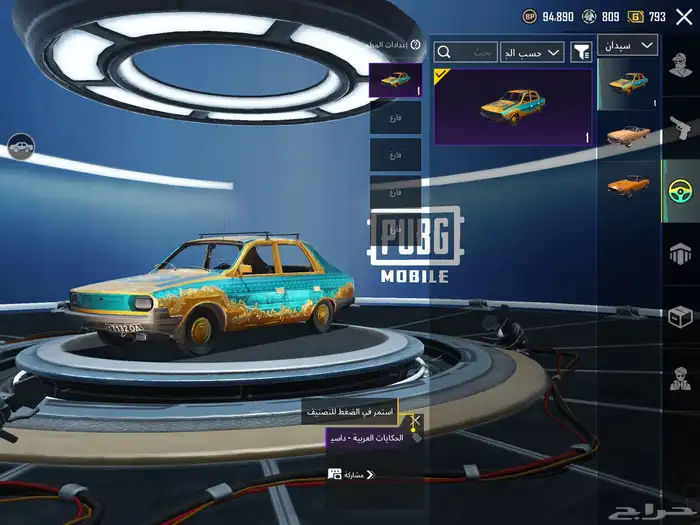Image resolution: width=700 pixels, height=525 pixels.
Task: Click the filter funnel button
Action: [x=581, y=52]
